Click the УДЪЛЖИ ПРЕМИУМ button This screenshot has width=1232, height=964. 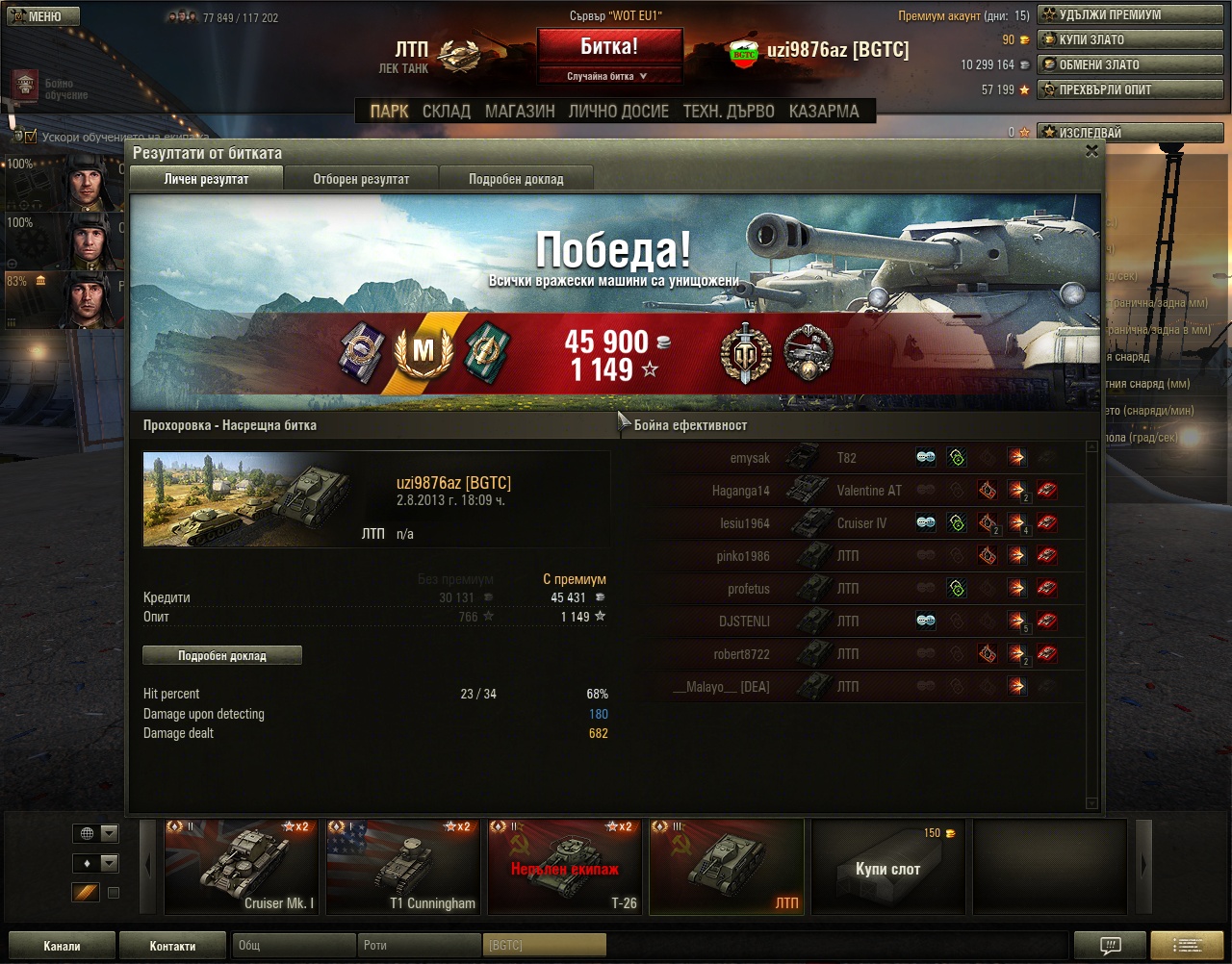click(1130, 15)
